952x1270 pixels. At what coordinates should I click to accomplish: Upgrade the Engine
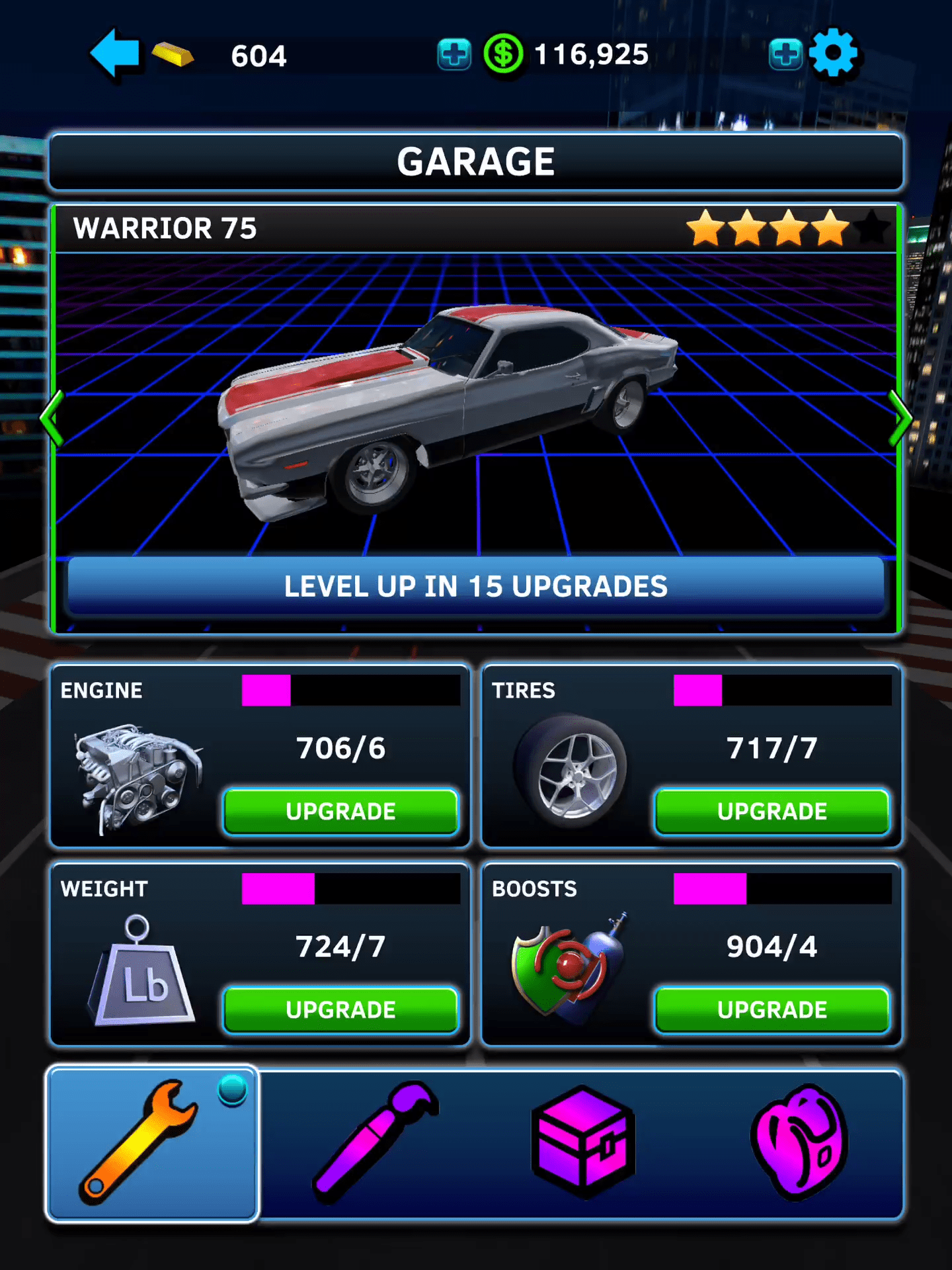(340, 811)
